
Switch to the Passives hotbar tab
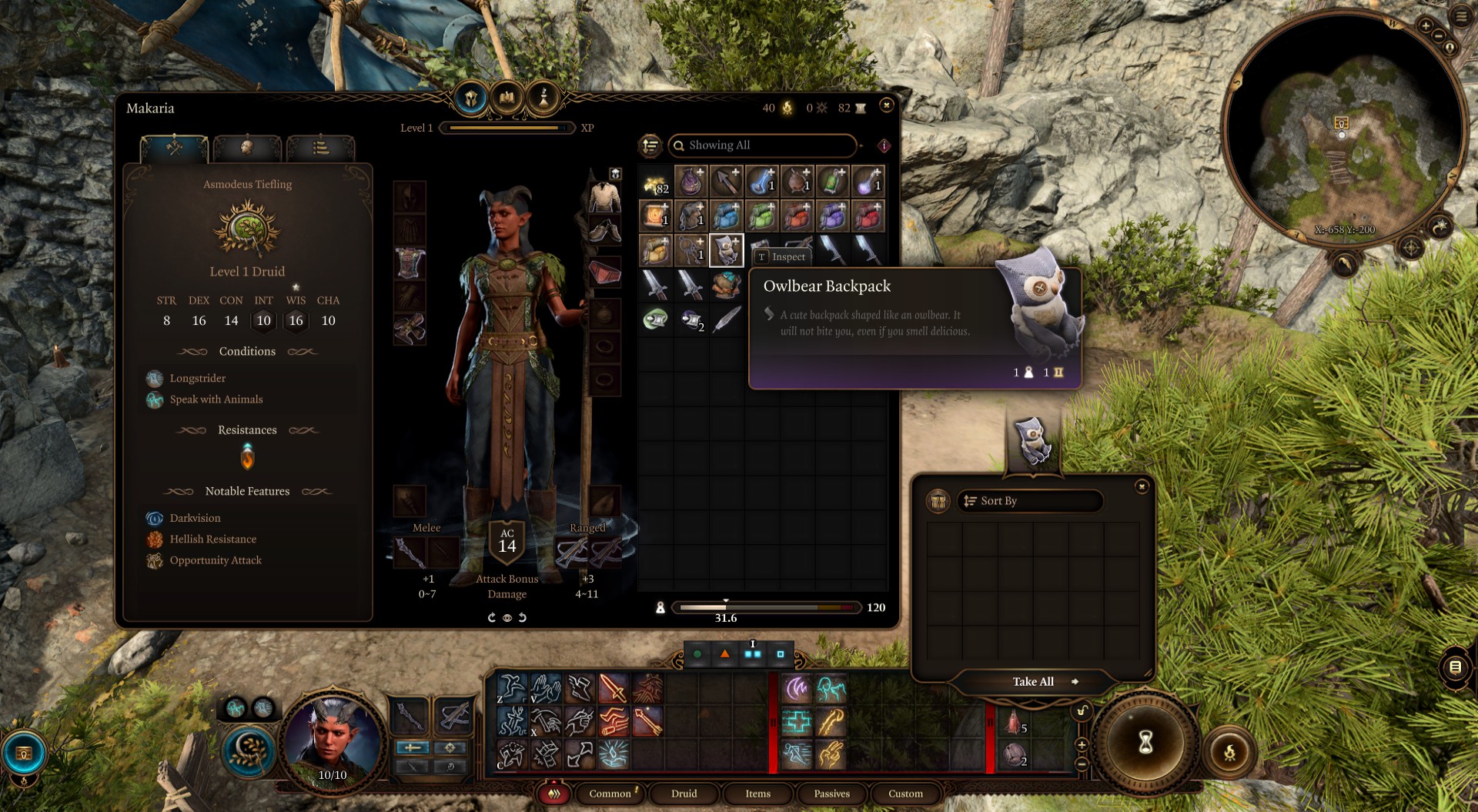point(831,794)
